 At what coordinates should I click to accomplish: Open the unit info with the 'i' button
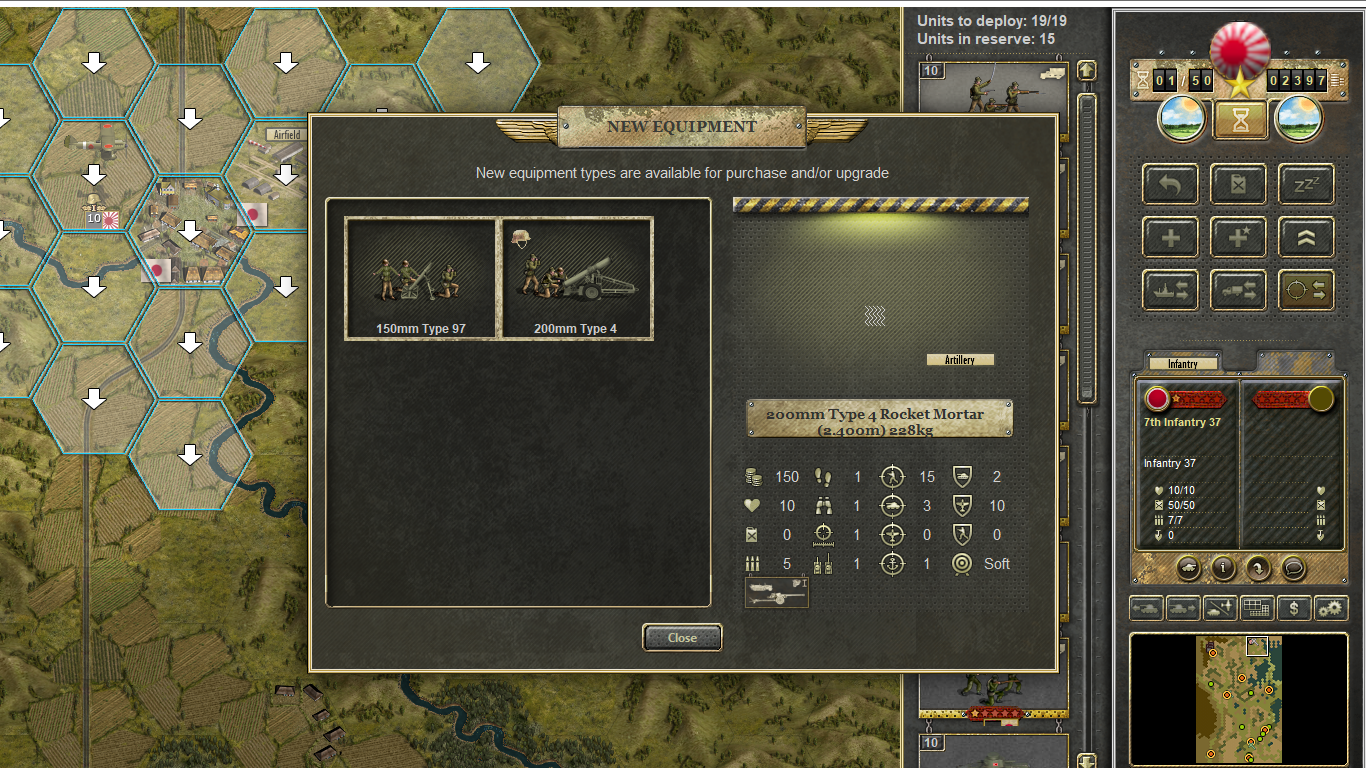click(1223, 568)
